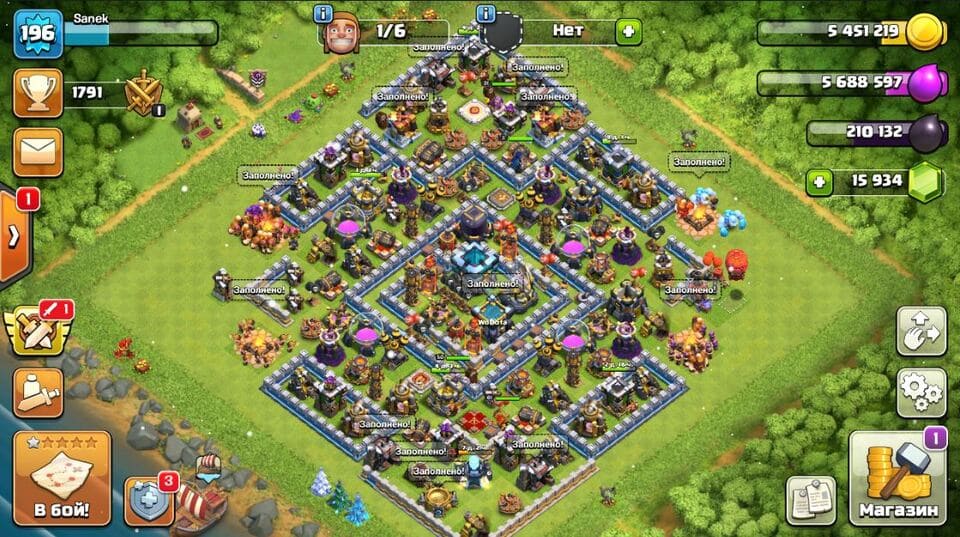Show builder info next to the 1/6 counter
Screen dimensions: 960x537
click(x=323, y=14)
